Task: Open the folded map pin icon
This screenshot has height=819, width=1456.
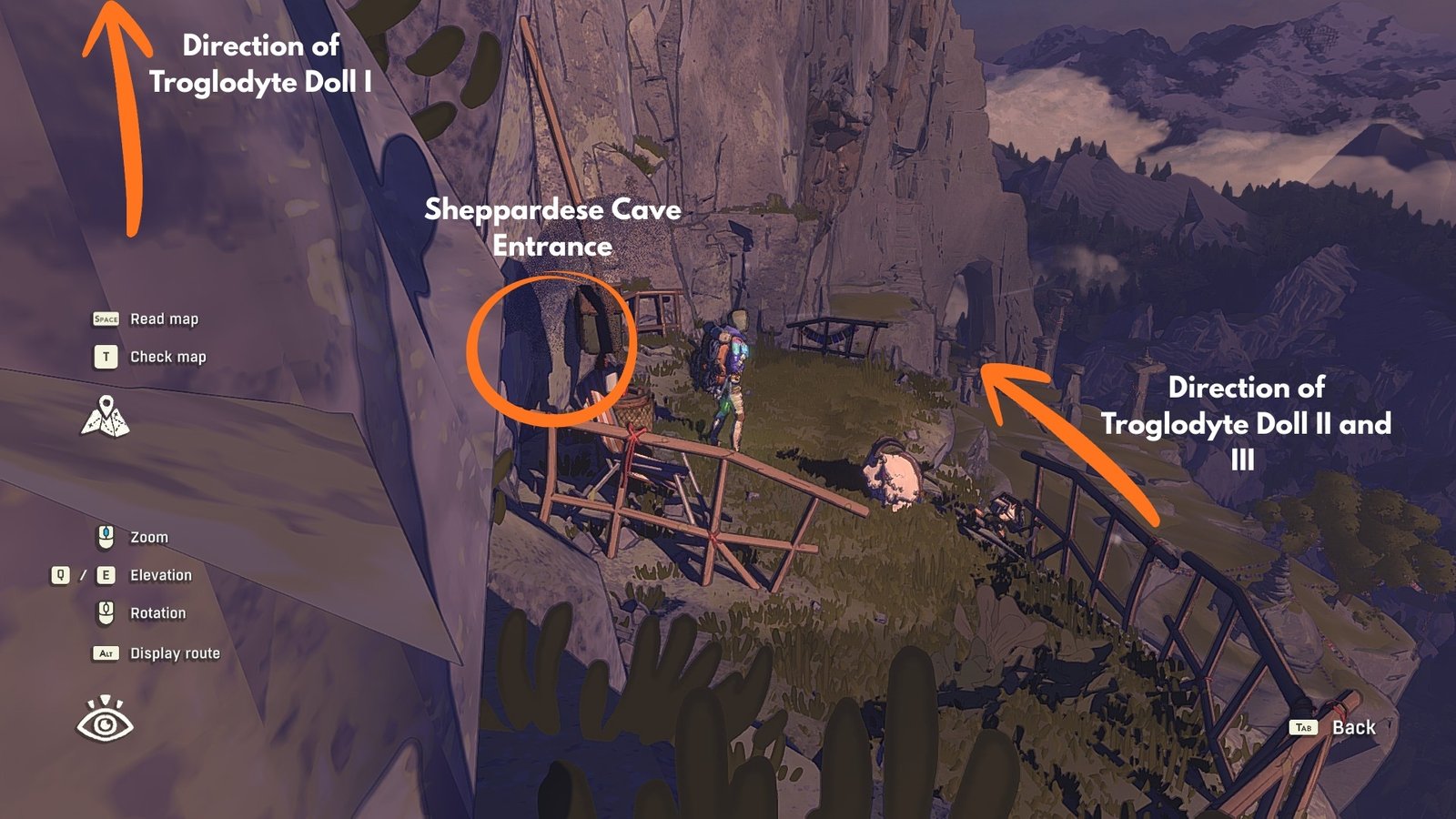Action: coord(106,417)
